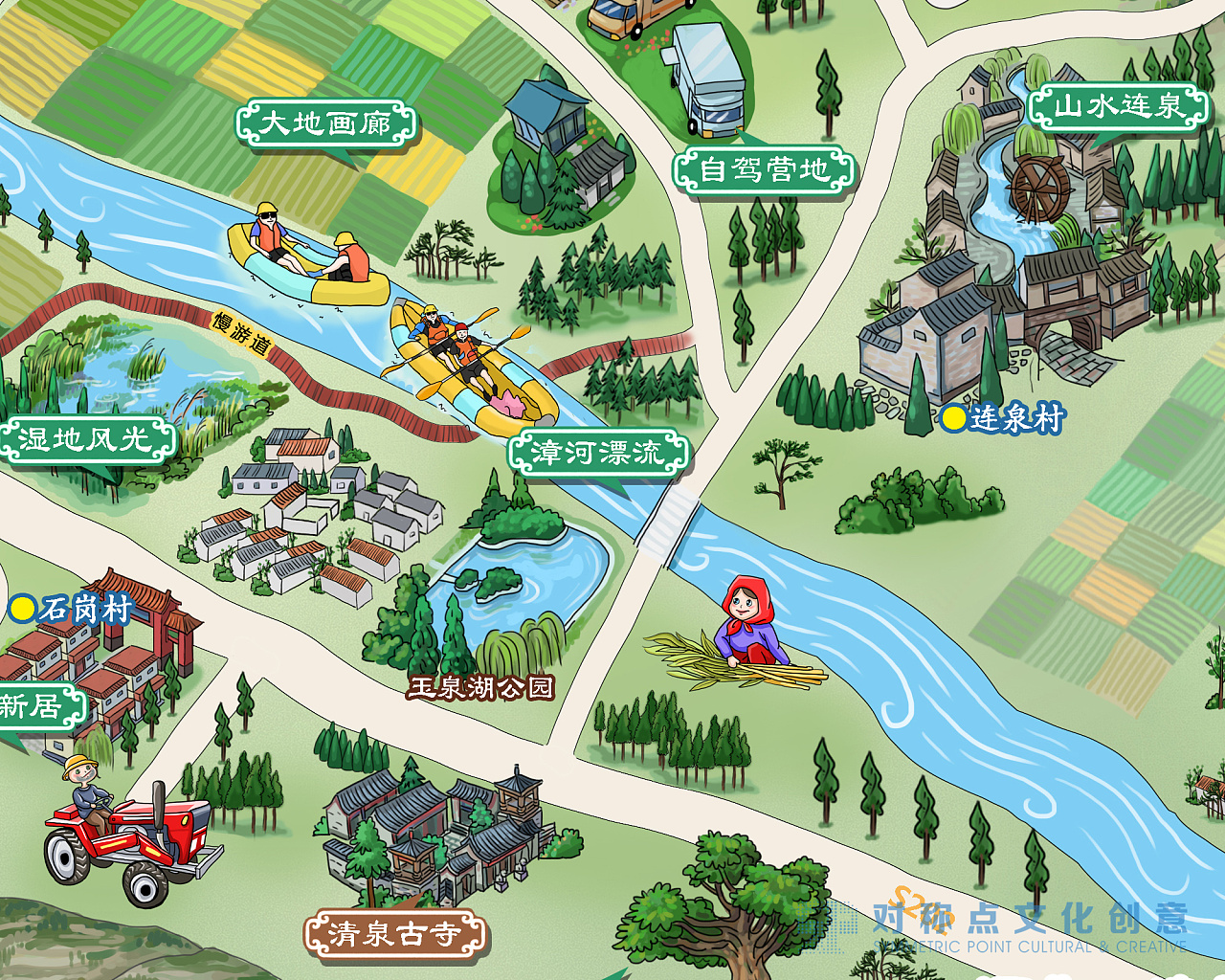Click the 湿地风光 map label
This screenshot has height=980, width=1225.
pyautogui.click(x=86, y=439)
